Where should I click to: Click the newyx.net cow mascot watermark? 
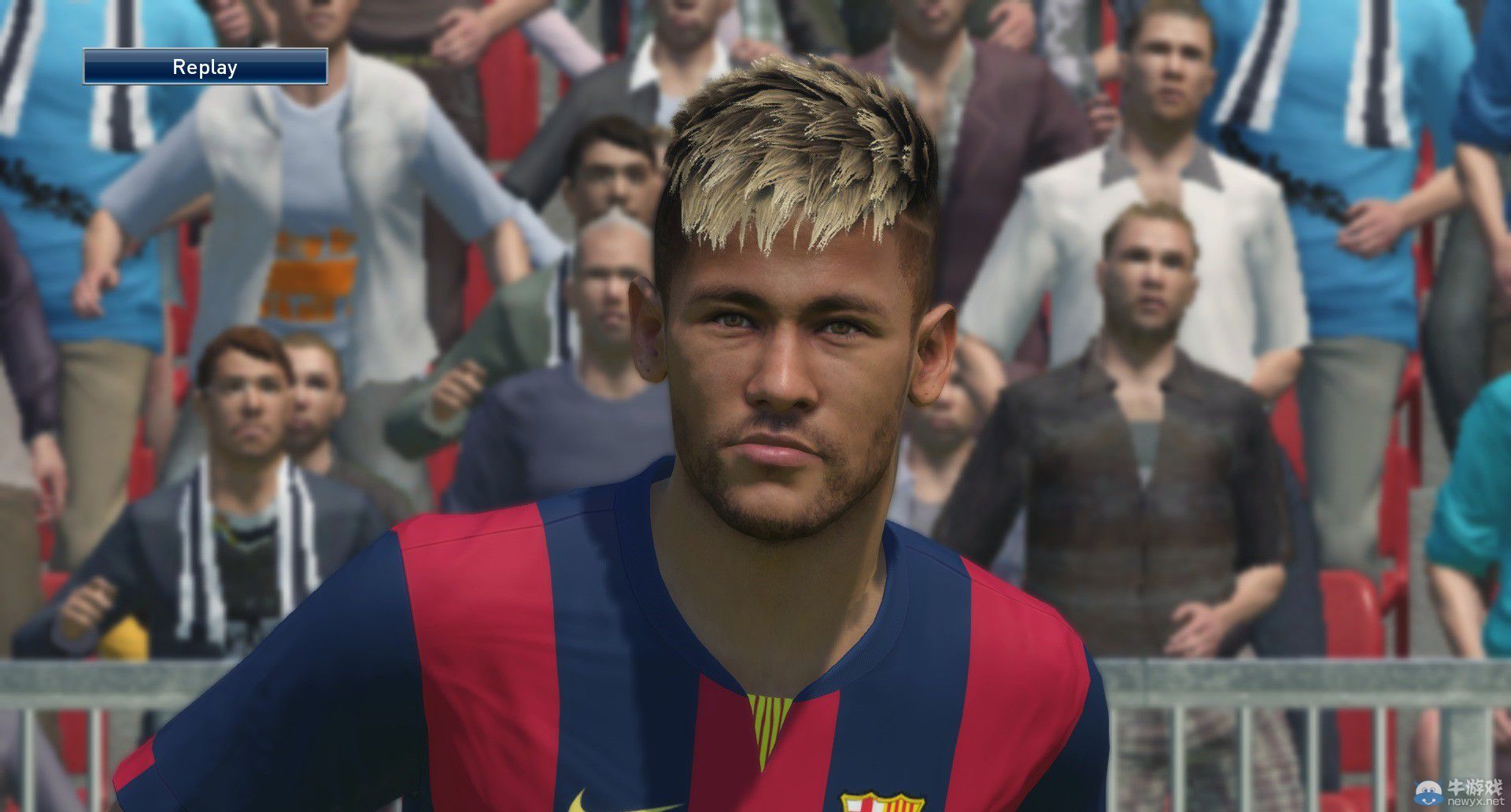[1428, 792]
